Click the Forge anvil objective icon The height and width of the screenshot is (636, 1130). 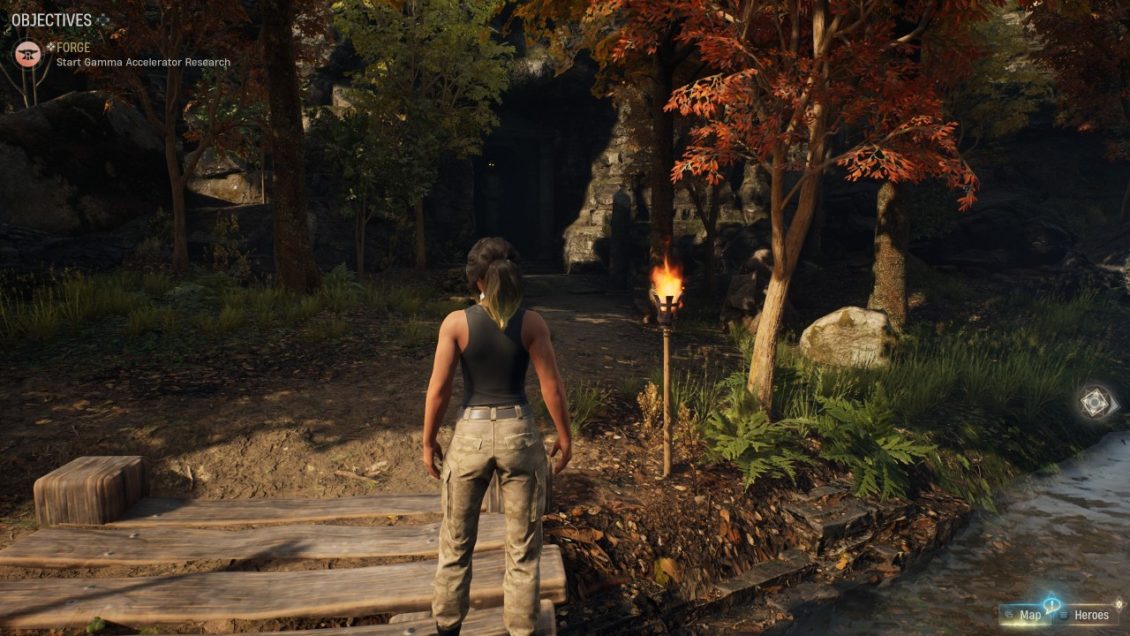tap(28, 54)
